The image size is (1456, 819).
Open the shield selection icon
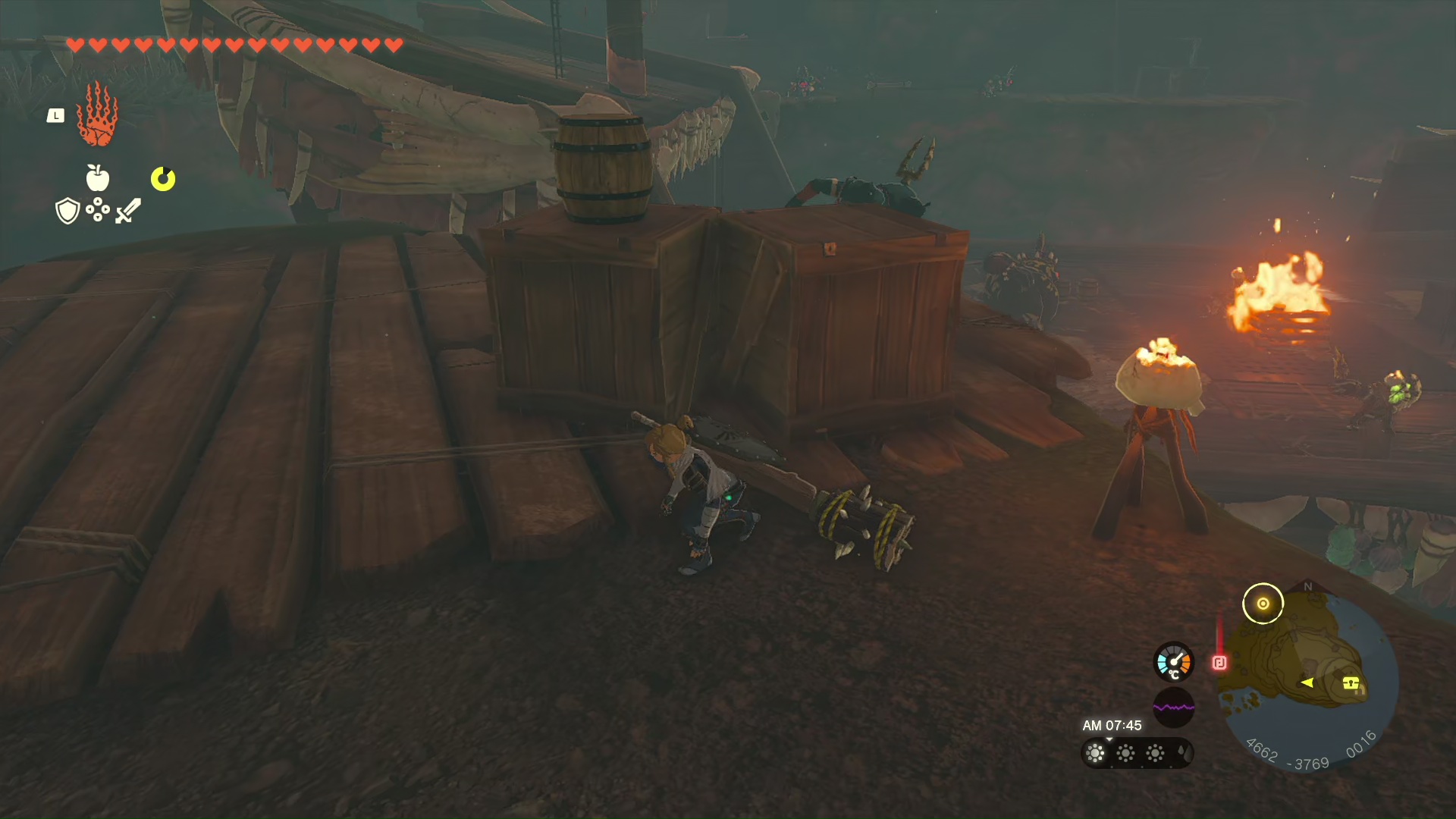coord(67,211)
